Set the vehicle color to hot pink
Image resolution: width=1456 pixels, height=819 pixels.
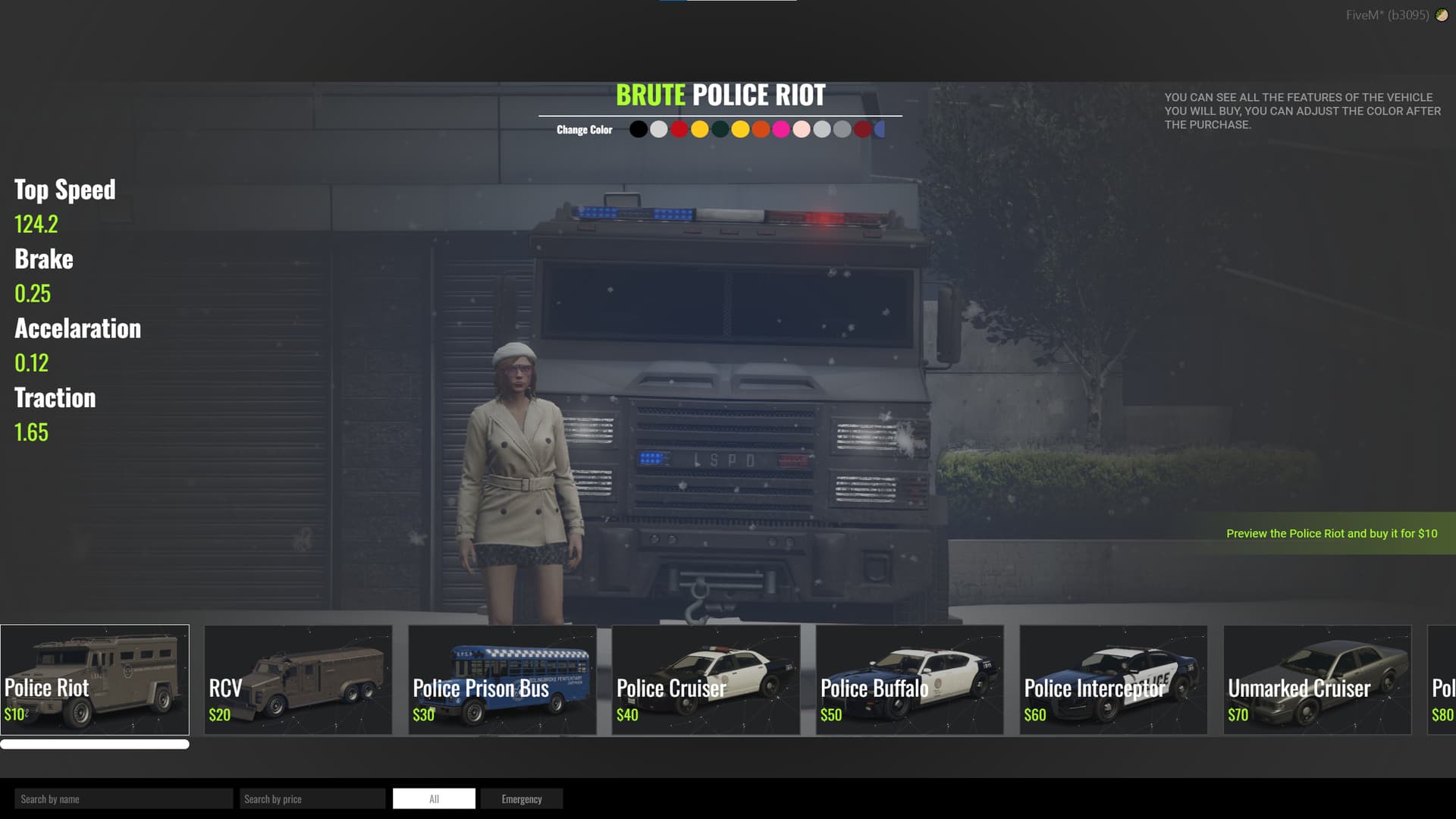[781, 130]
